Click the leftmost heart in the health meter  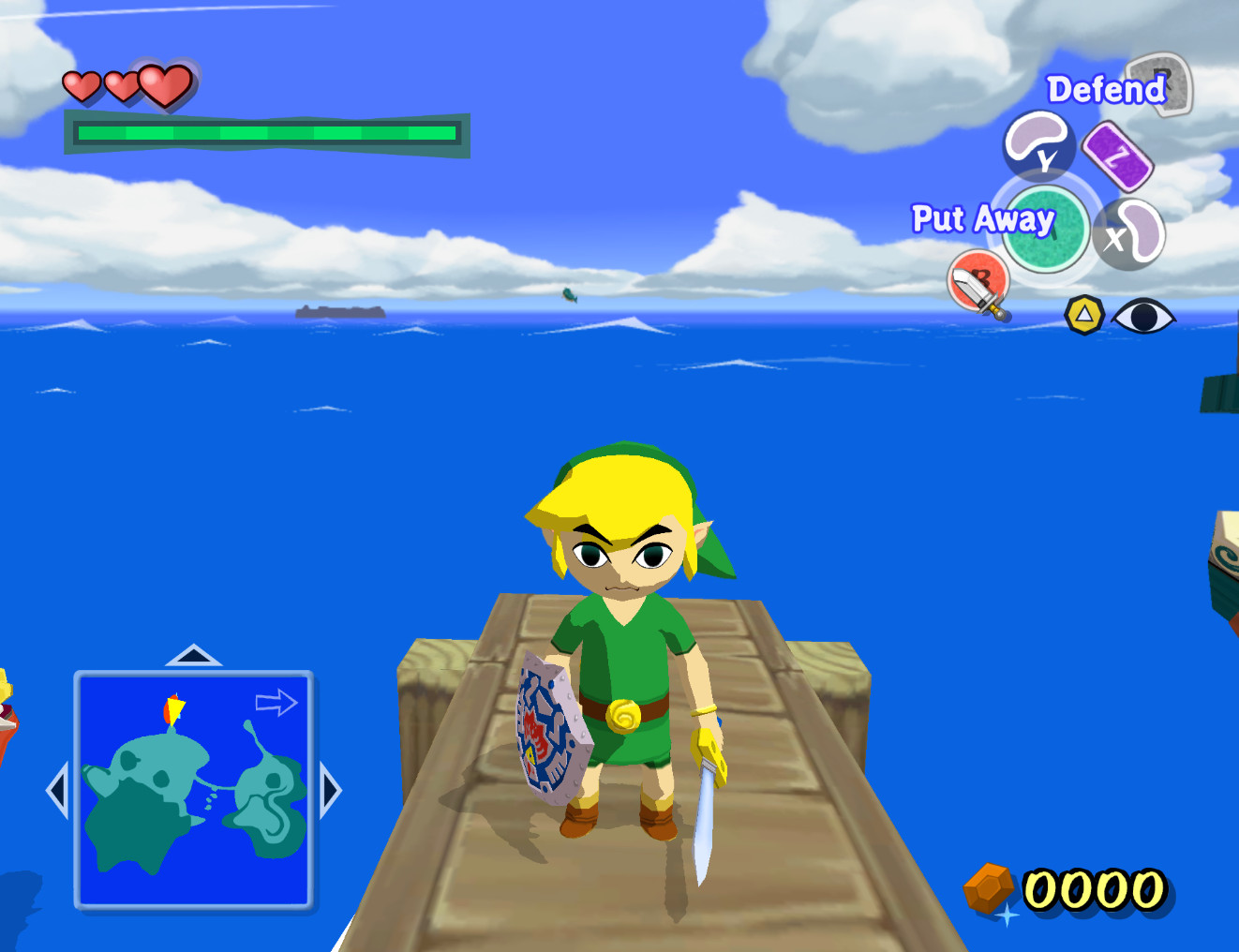tap(82, 86)
